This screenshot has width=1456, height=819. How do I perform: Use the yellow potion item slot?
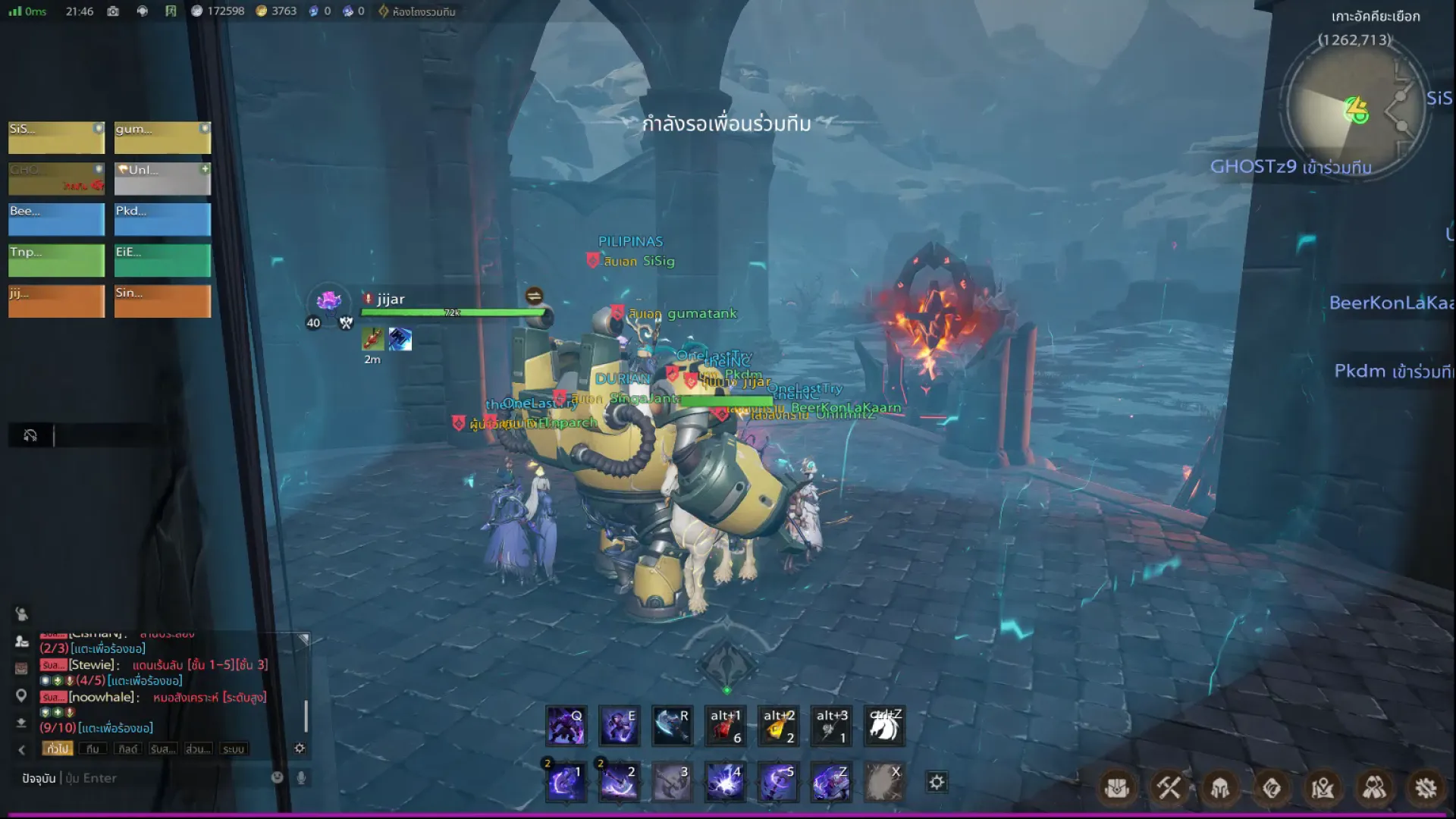pyautogui.click(x=778, y=726)
